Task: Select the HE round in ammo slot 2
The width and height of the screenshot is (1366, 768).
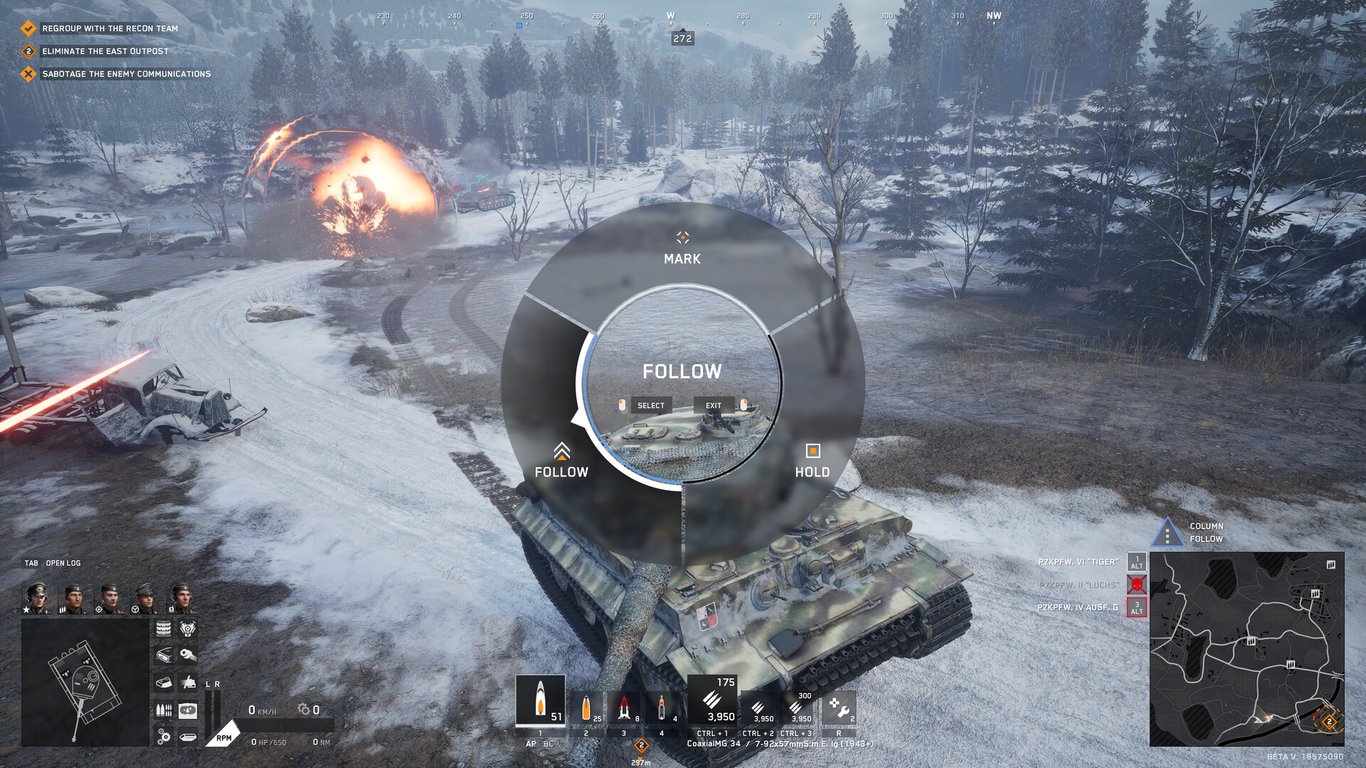Action: (x=586, y=707)
